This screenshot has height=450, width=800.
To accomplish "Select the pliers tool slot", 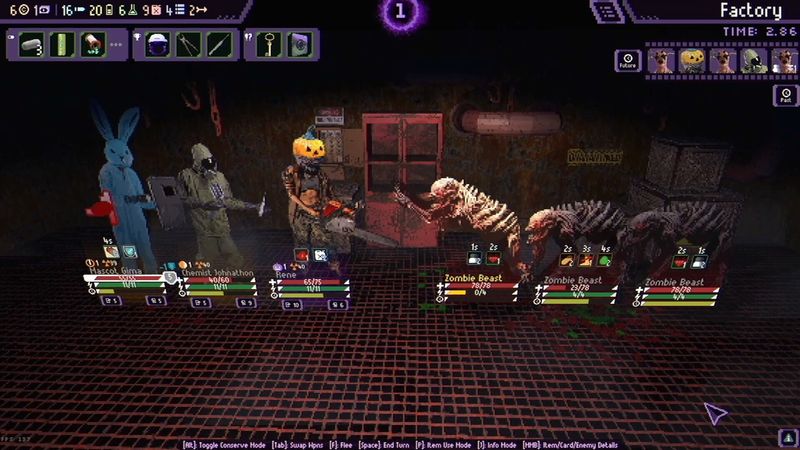I will pyautogui.click(x=189, y=45).
